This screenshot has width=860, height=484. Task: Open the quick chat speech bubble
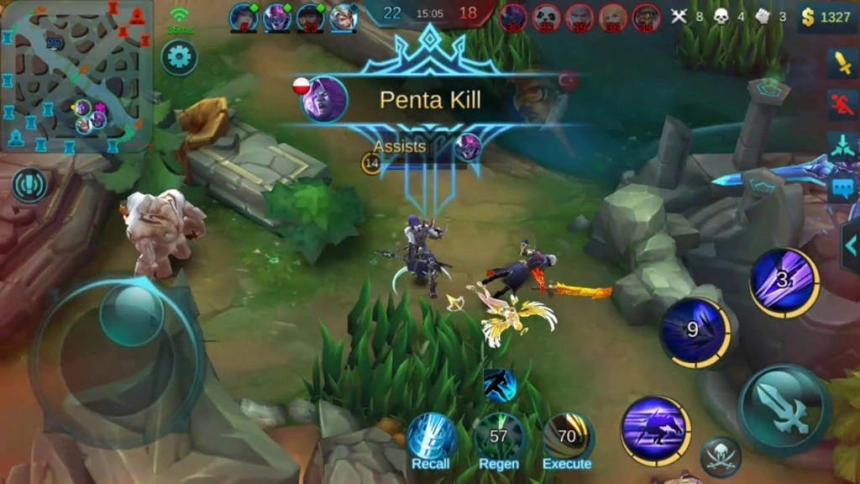click(842, 187)
